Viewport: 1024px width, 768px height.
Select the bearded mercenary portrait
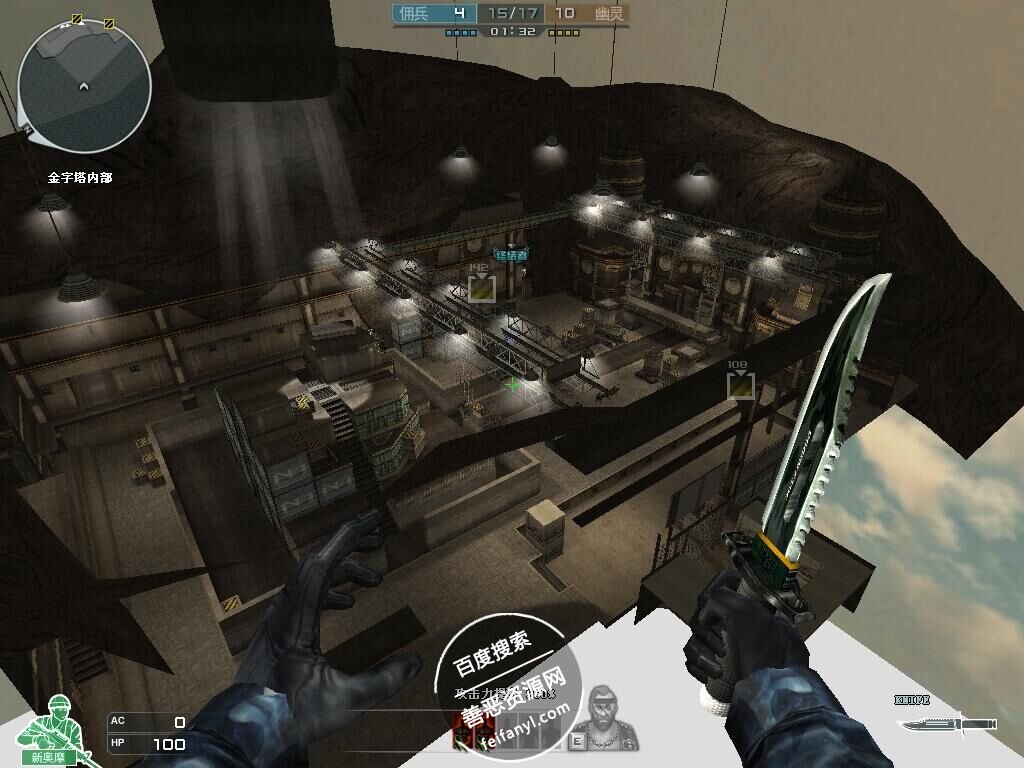click(609, 716)
